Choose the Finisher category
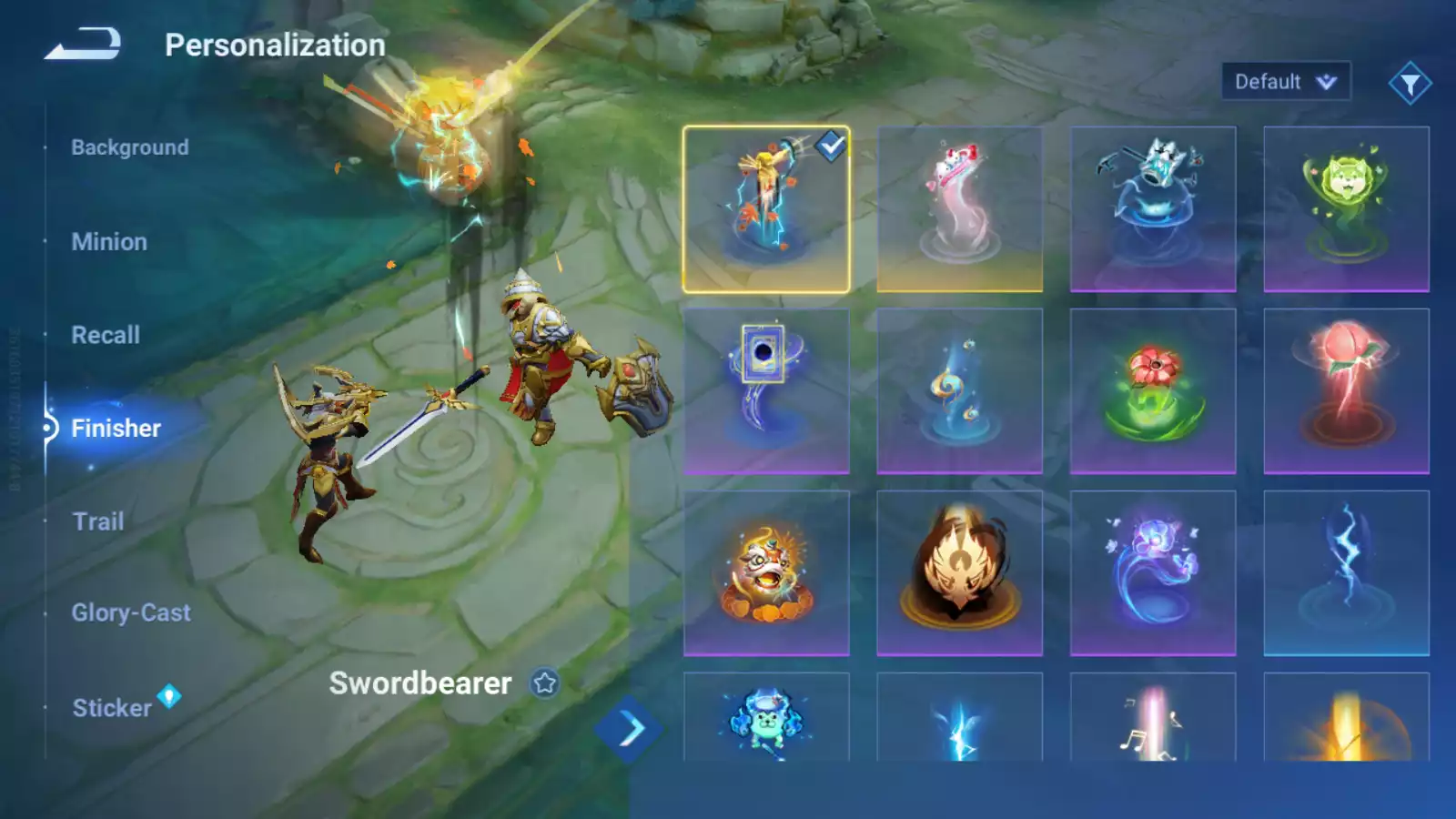Image resolution: width=1456 pixels, height=819 pixels. (x=116, y=428)
